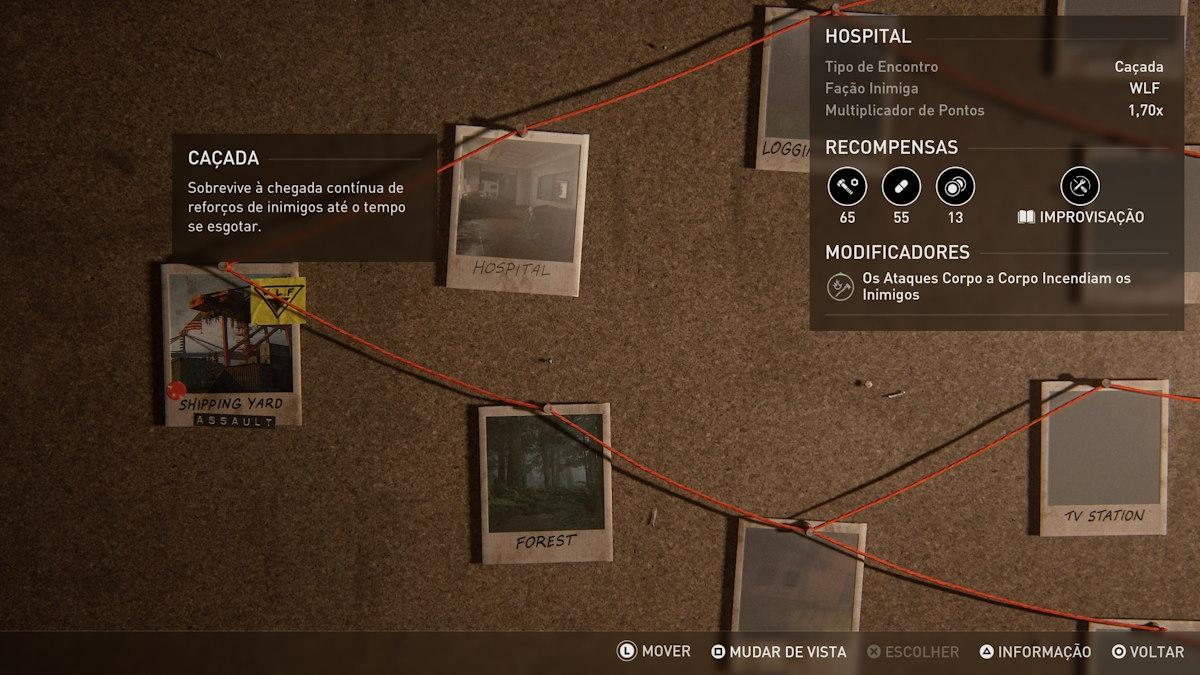This screenshot has height=675, width=1200.
Task: Select the Hospital encounter photo
Action: point(516,210)
